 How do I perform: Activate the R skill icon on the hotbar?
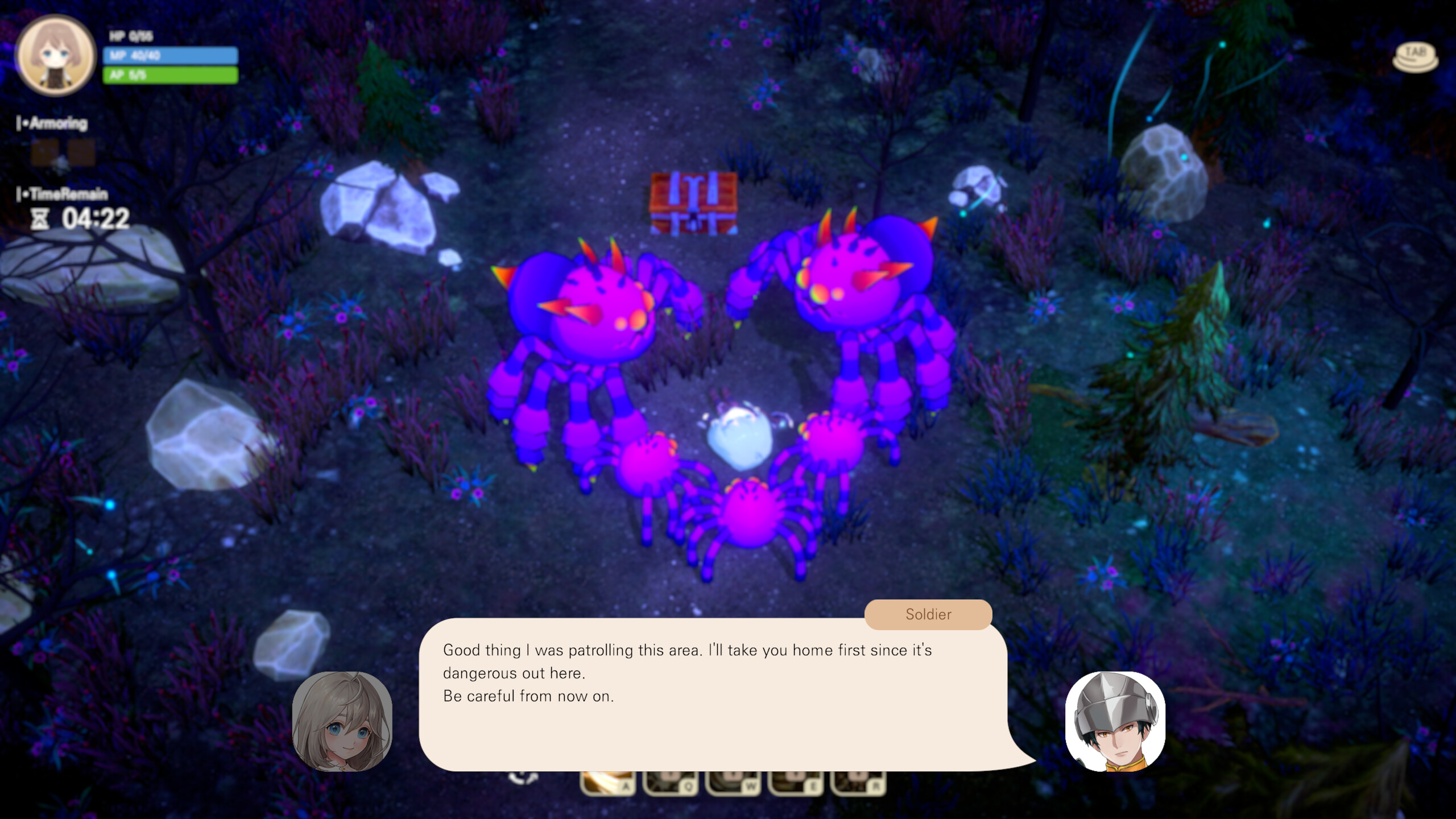click(x=859, y=786)
